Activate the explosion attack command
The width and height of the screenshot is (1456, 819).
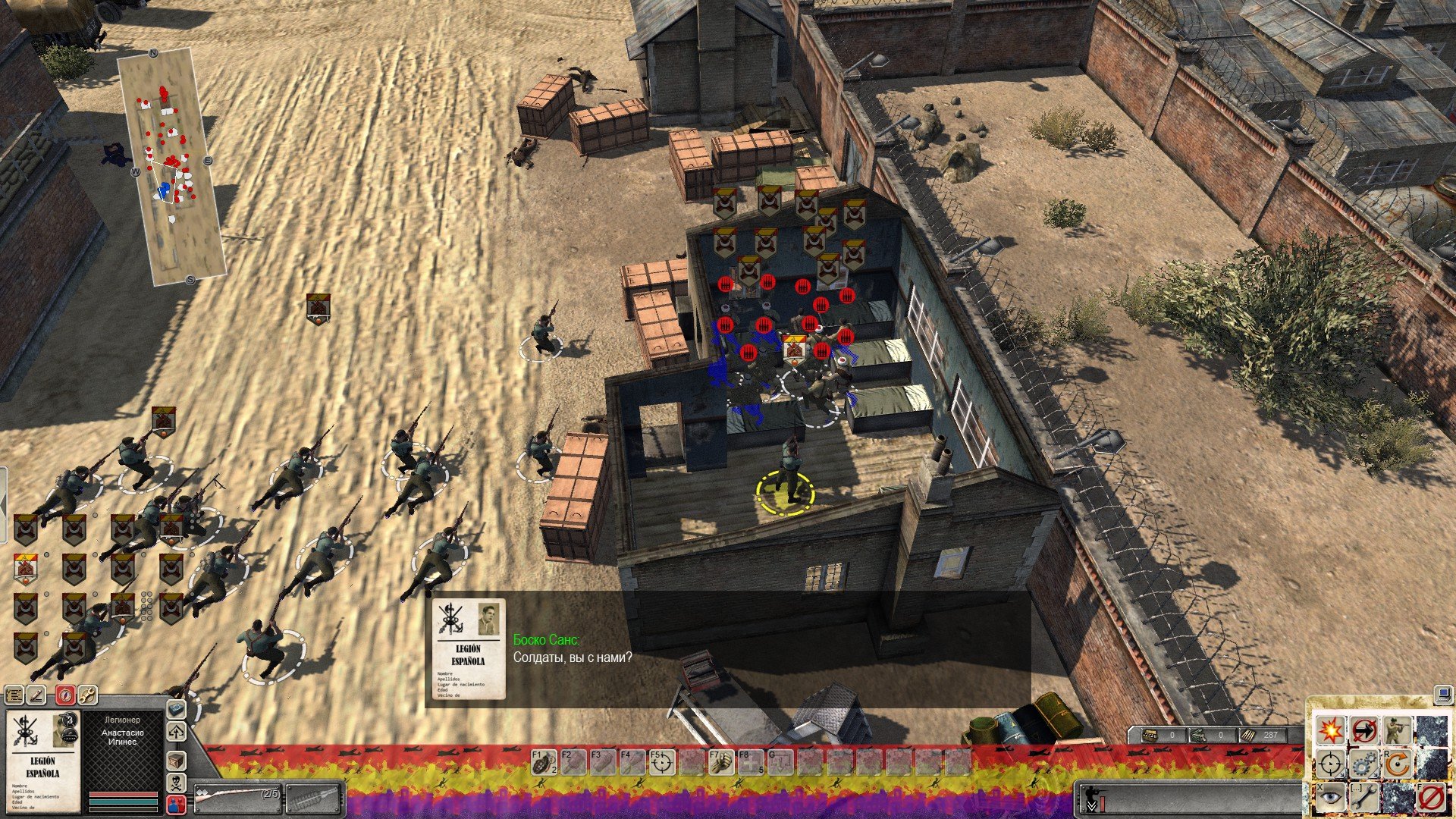pos(1330,730)
